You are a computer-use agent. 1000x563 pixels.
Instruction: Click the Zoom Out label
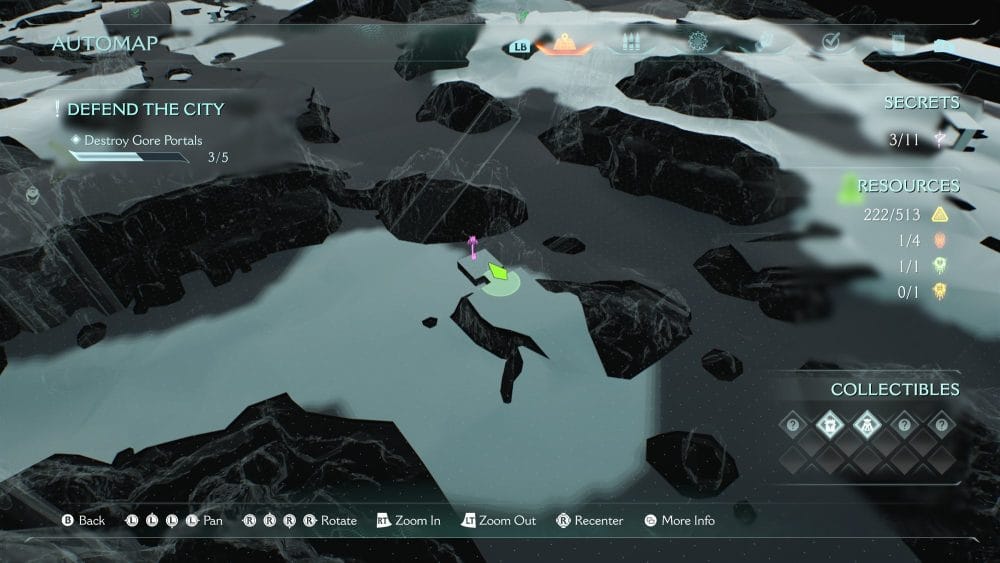pos(507,521)
